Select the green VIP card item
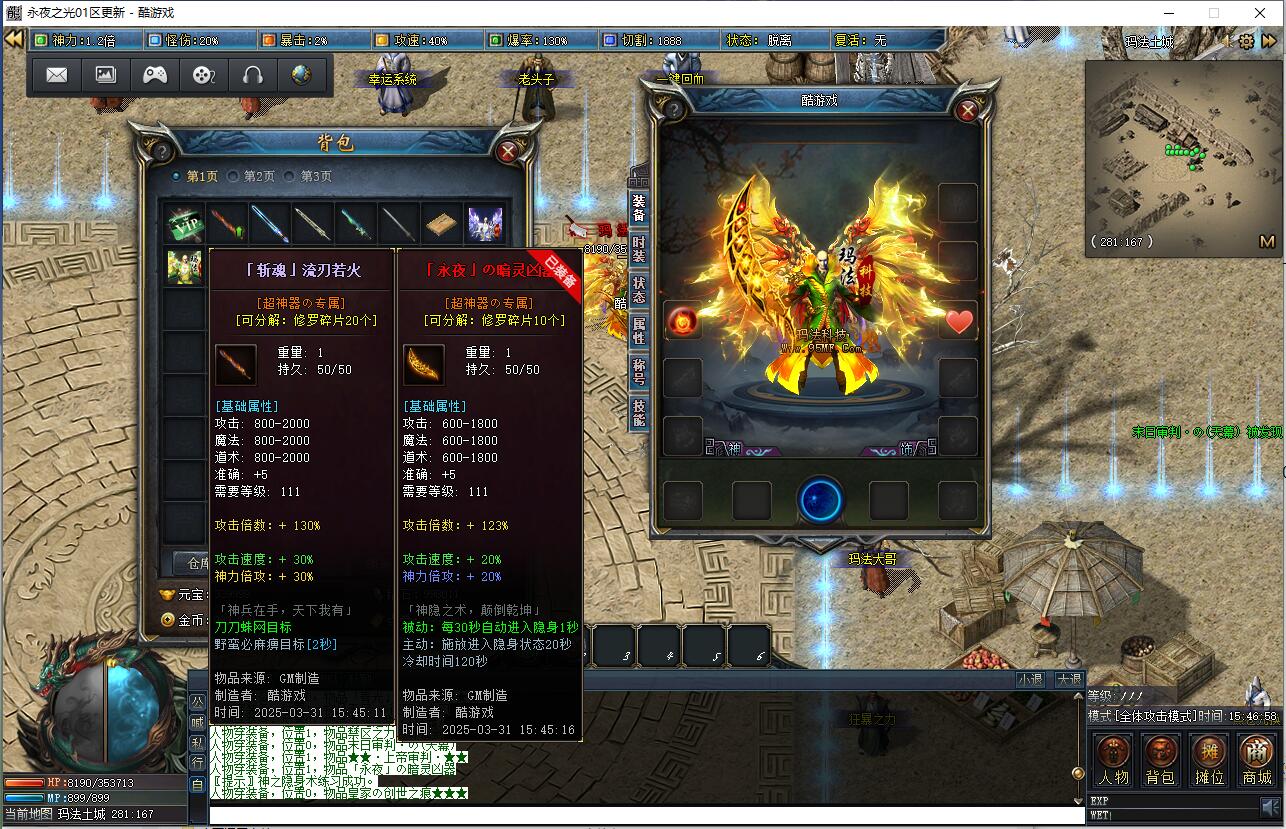The height and width of the screenshot is (829, 1286). [185, 224]
